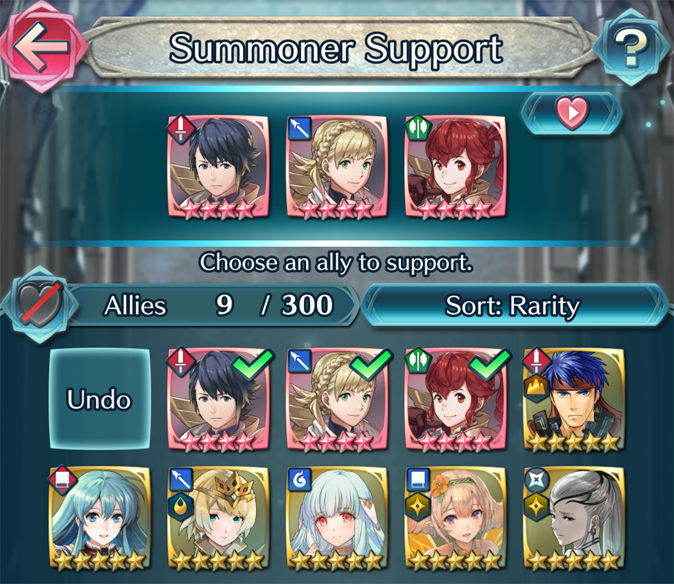Screen dimensions: 674x584
Task: Change the Sort: Rarity option
Action: point(512,305)
